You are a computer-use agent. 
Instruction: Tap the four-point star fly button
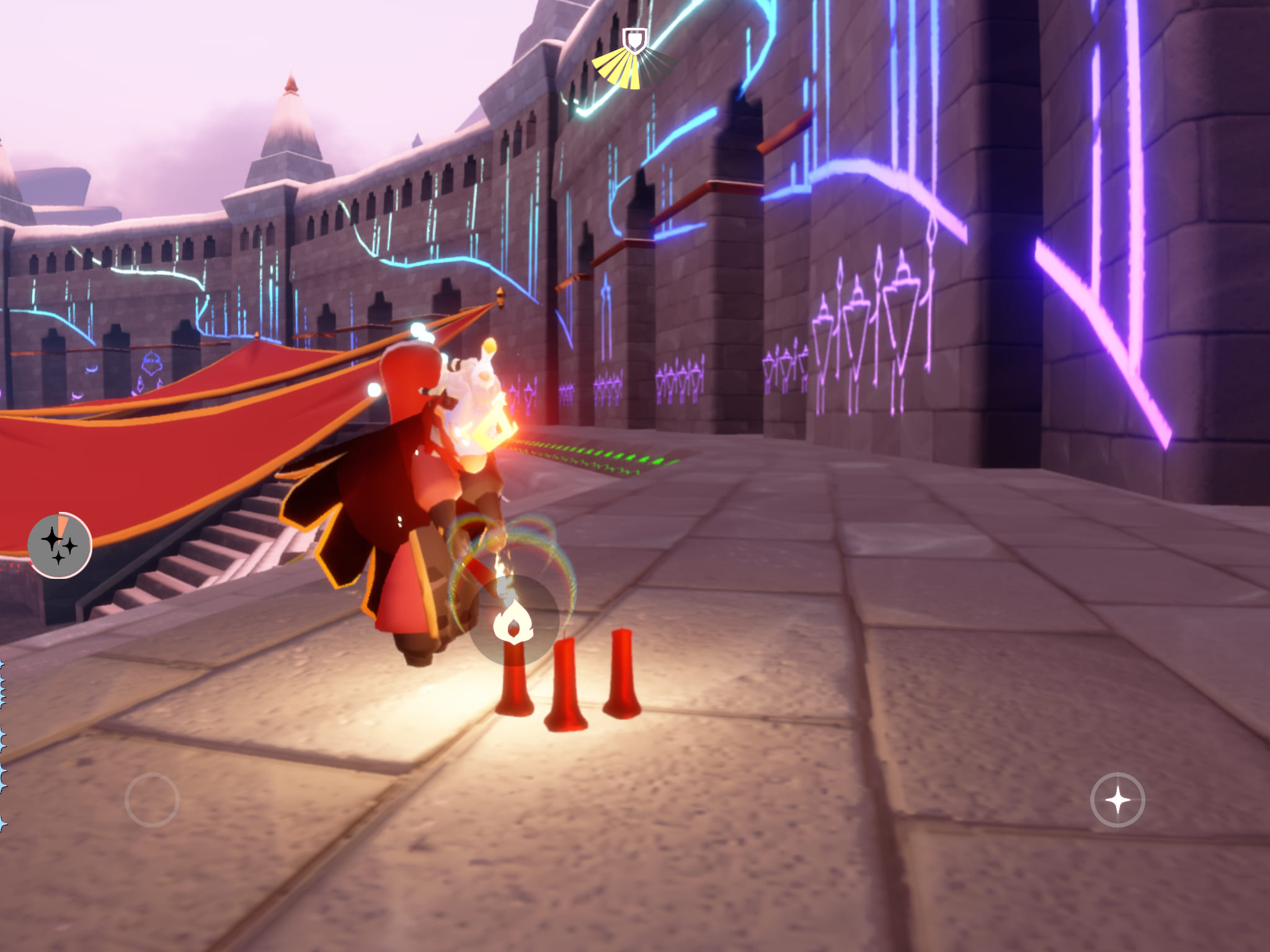[1117, 800]
